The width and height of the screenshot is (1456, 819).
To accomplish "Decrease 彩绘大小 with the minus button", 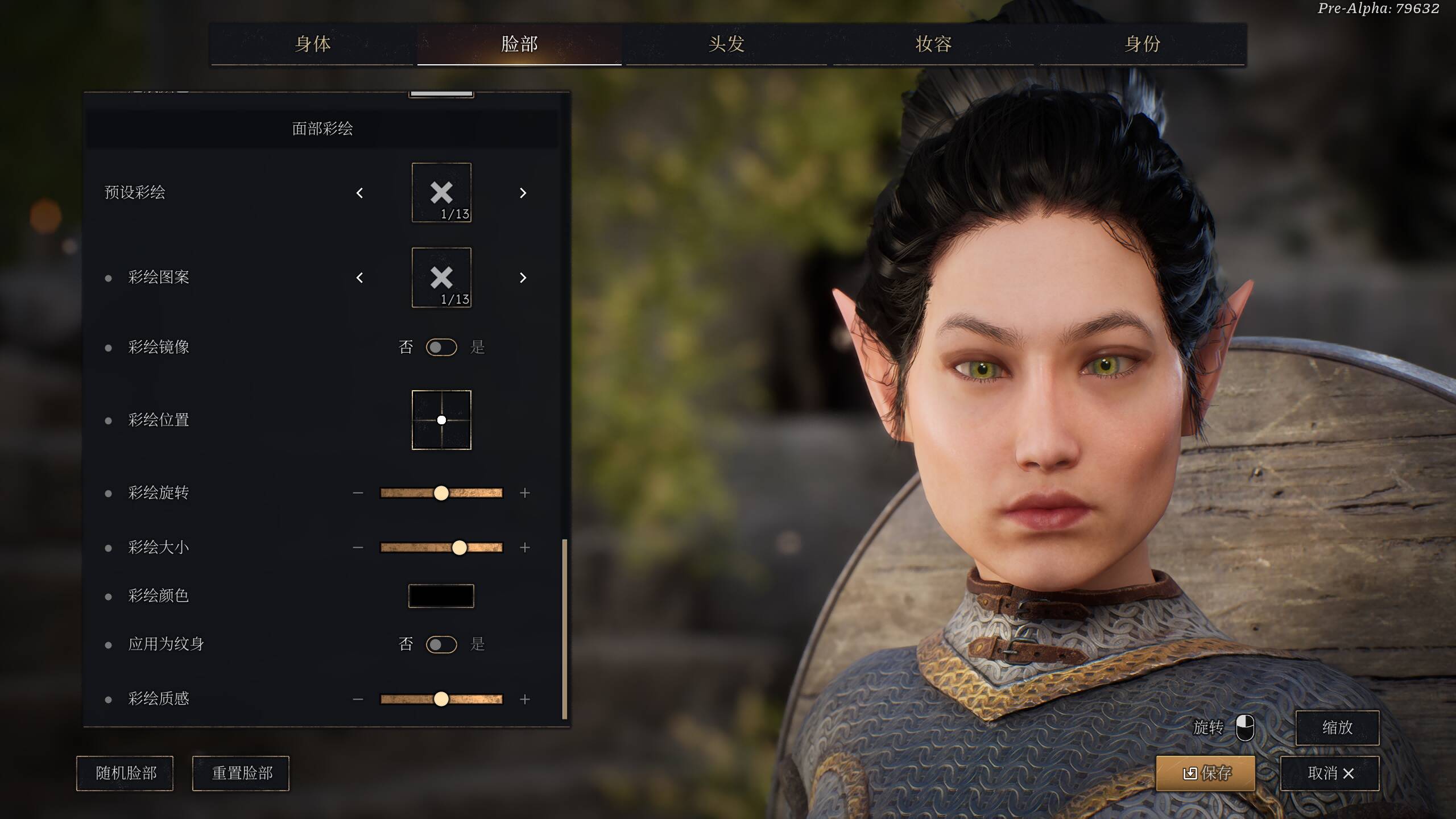I will click(358, 547).
